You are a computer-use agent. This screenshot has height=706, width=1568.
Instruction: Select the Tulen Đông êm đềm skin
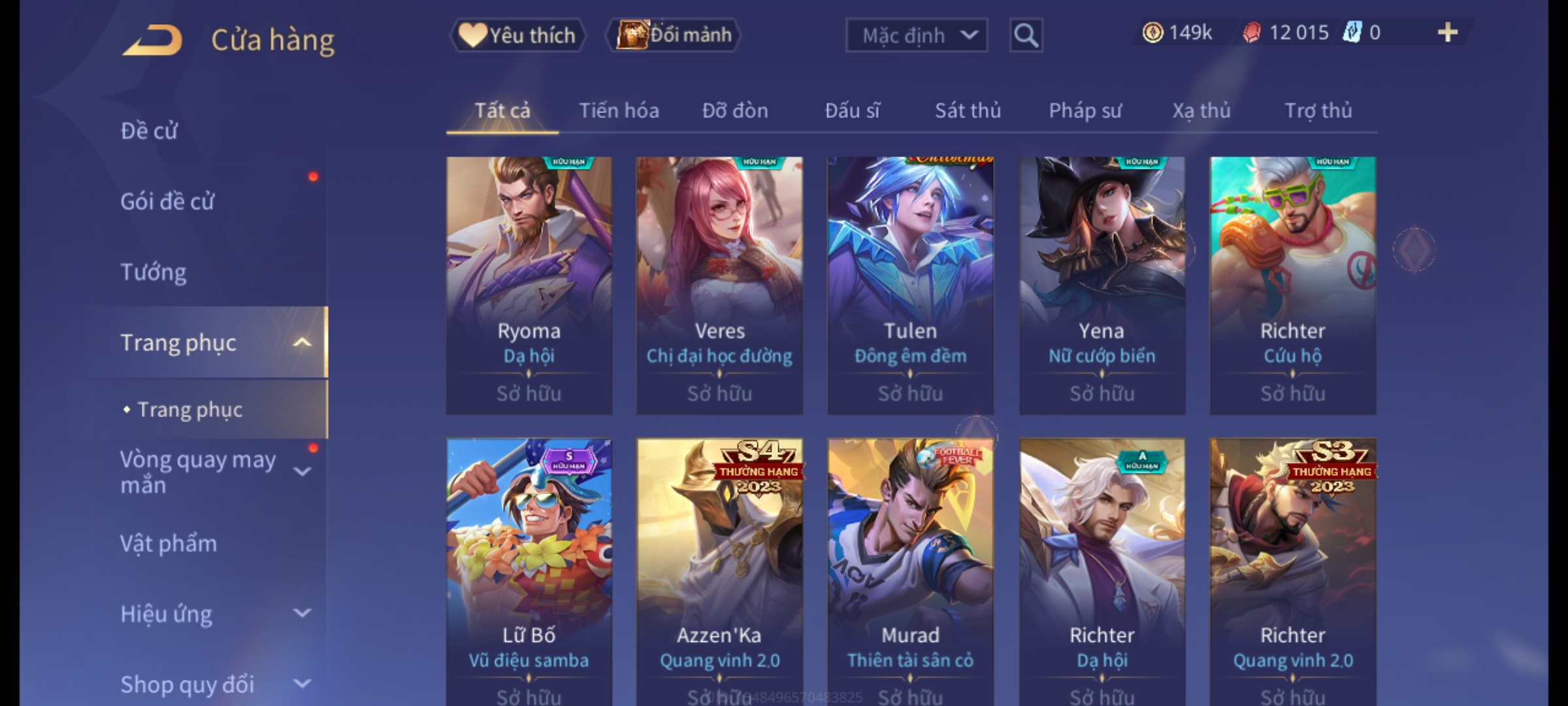coord(910,285)
